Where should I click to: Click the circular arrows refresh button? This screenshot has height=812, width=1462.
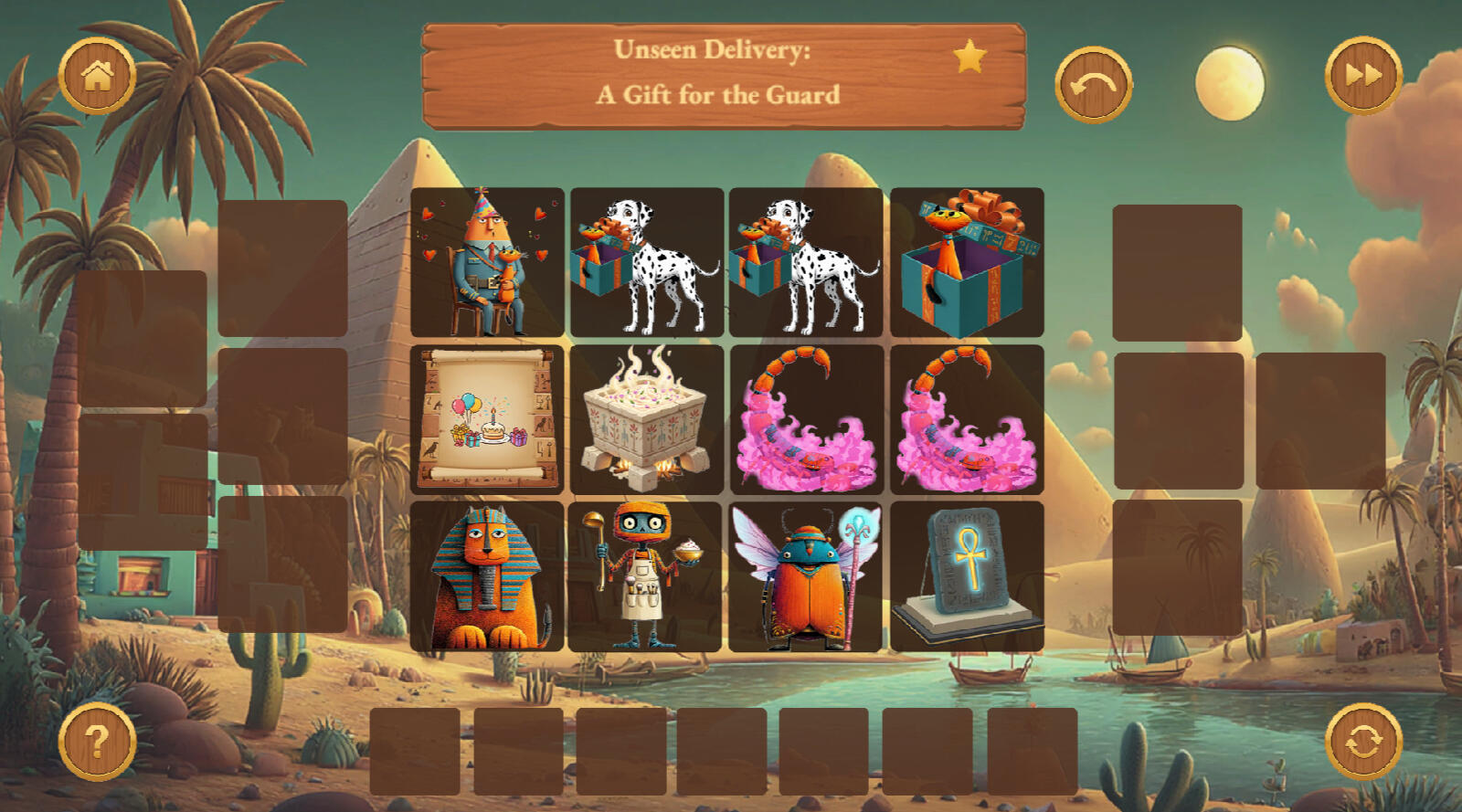pos(1363,741)
